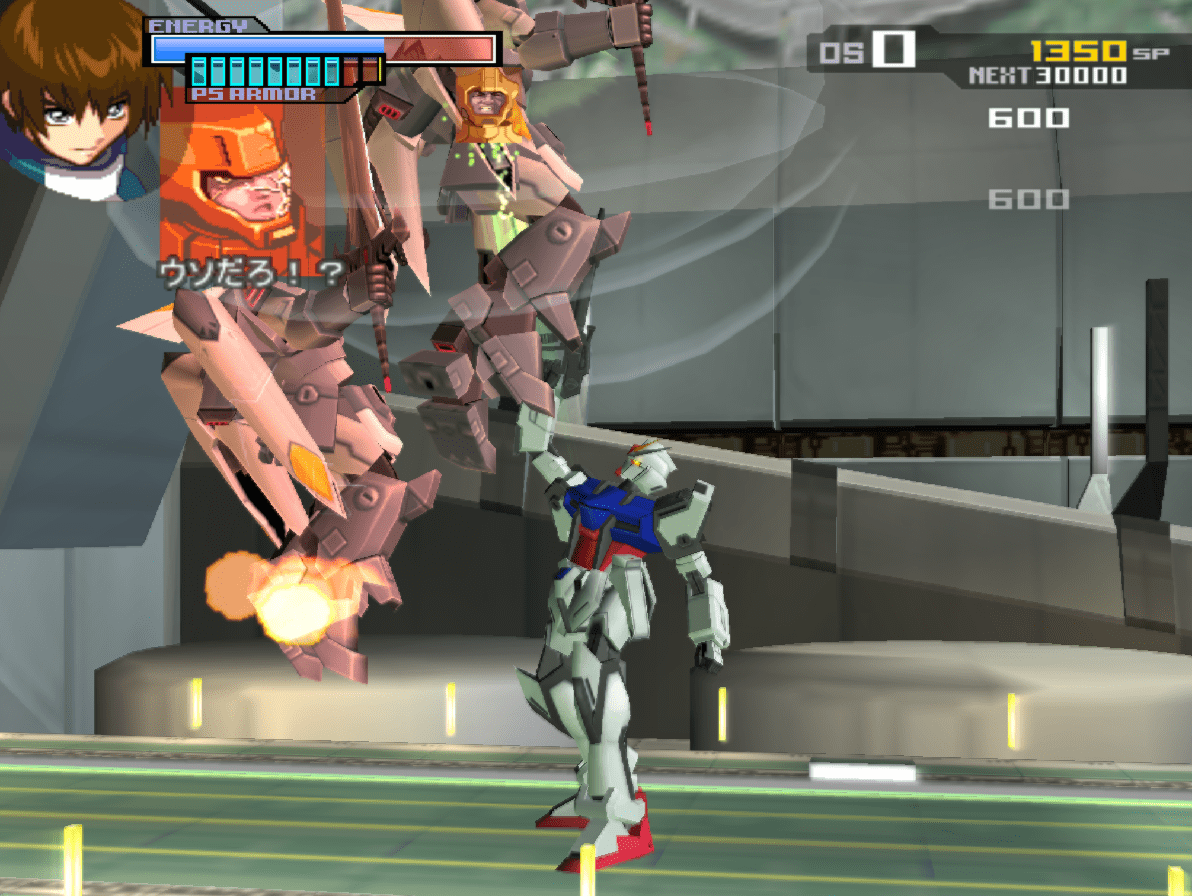This screenshot has height=896, width=1192.
Task: Select the orange-helmeted enemy pilot portrait
Action: coord(240,185)
